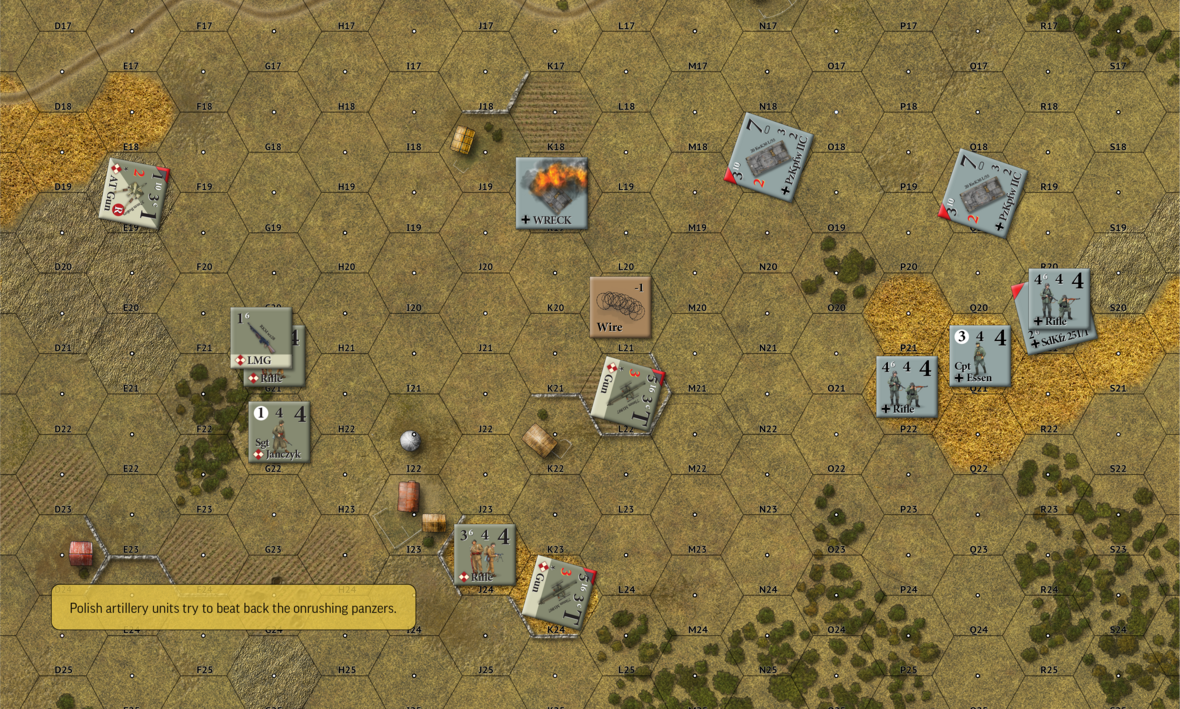Dismiss the yellow Polish artillery message box
The image size is (1180, 709).
[x=233, y=607]
